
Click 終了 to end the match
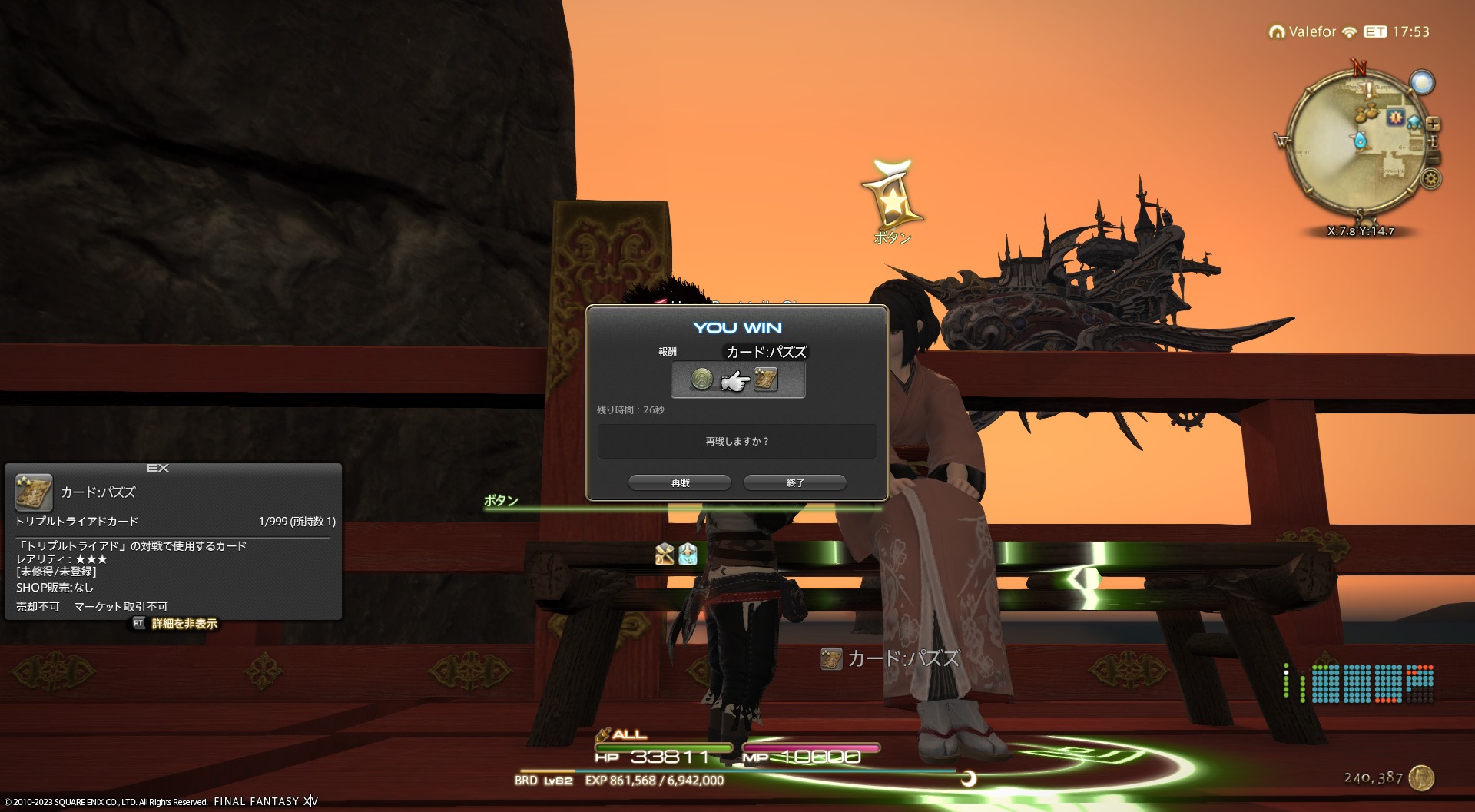794,482
